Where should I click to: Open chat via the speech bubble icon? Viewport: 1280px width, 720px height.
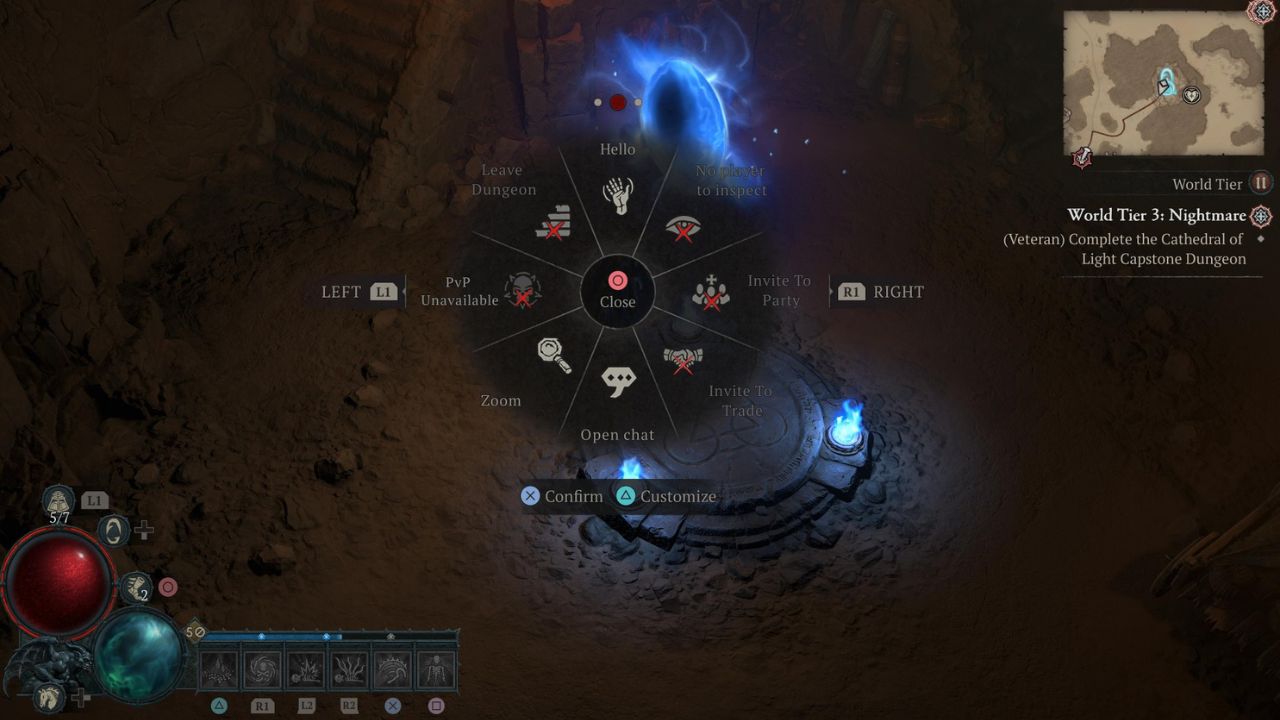(618, 381)
